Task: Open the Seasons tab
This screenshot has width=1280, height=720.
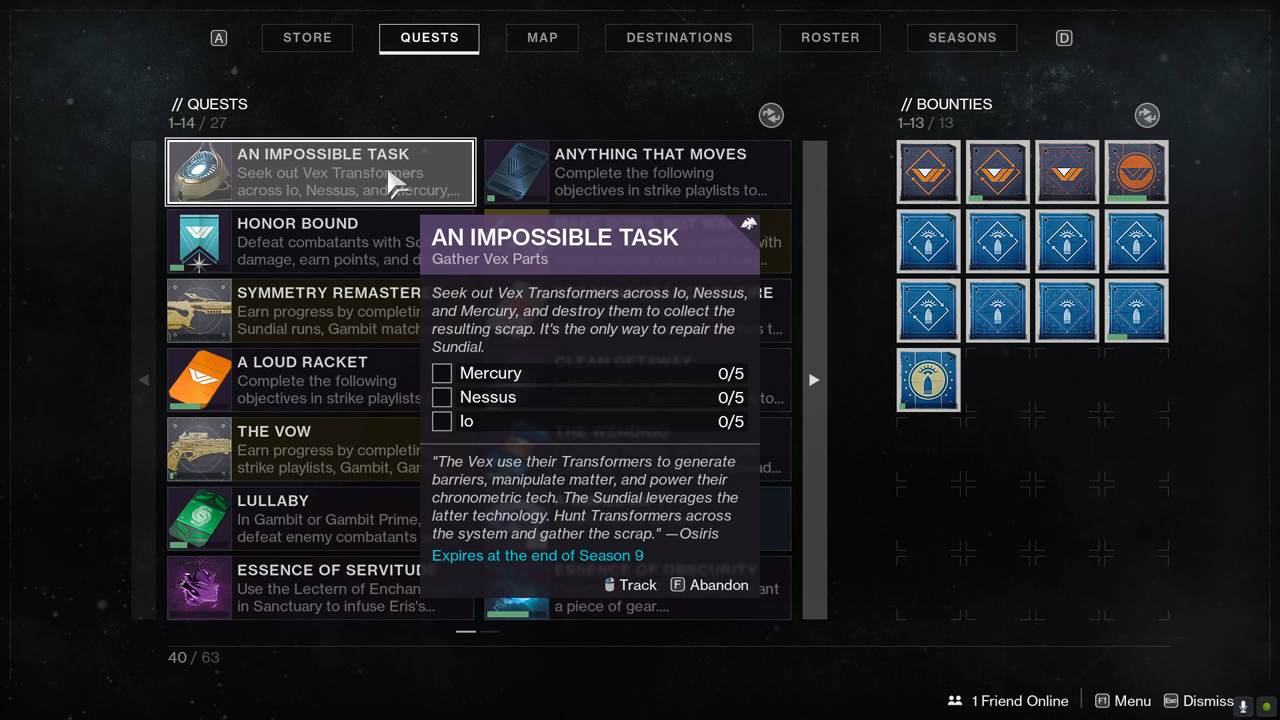Action: tap(962, 38)
